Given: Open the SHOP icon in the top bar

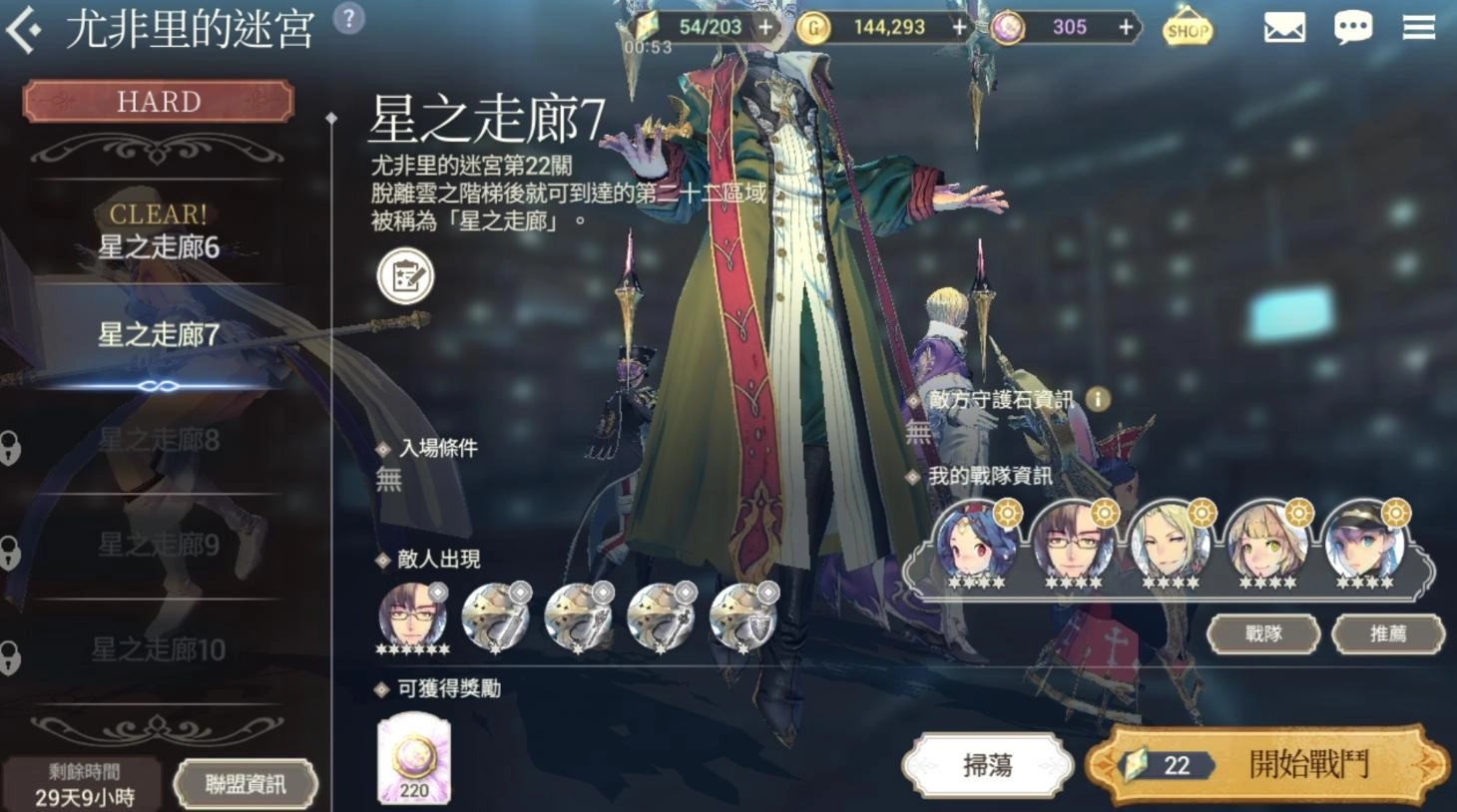Looking at the screenshot, I should [x=1187, y=30].
